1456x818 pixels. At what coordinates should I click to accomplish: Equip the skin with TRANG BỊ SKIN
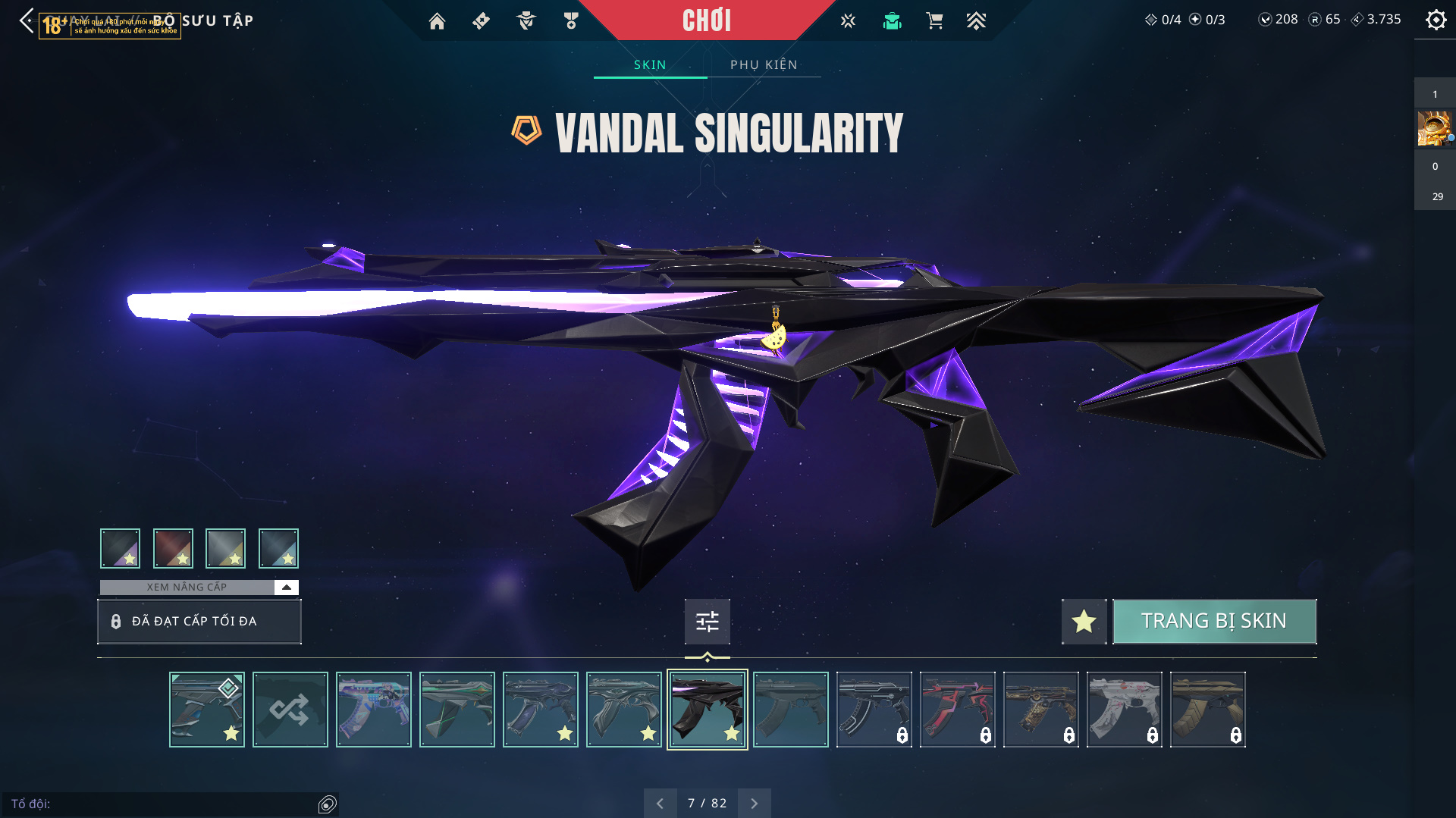1214,621
